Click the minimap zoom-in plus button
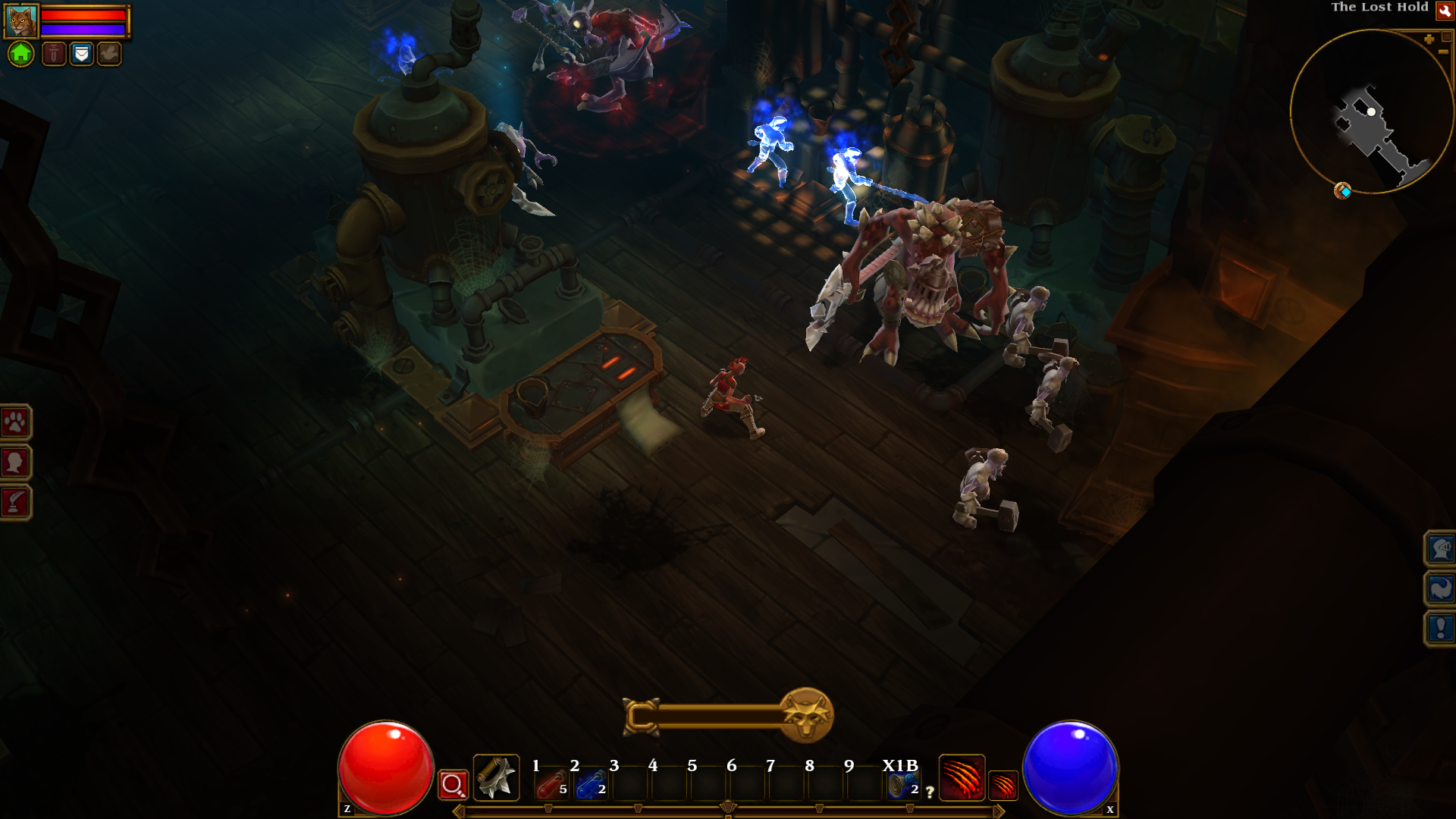This screenshot has width=1456, height=819. (x=1429, y=39)
